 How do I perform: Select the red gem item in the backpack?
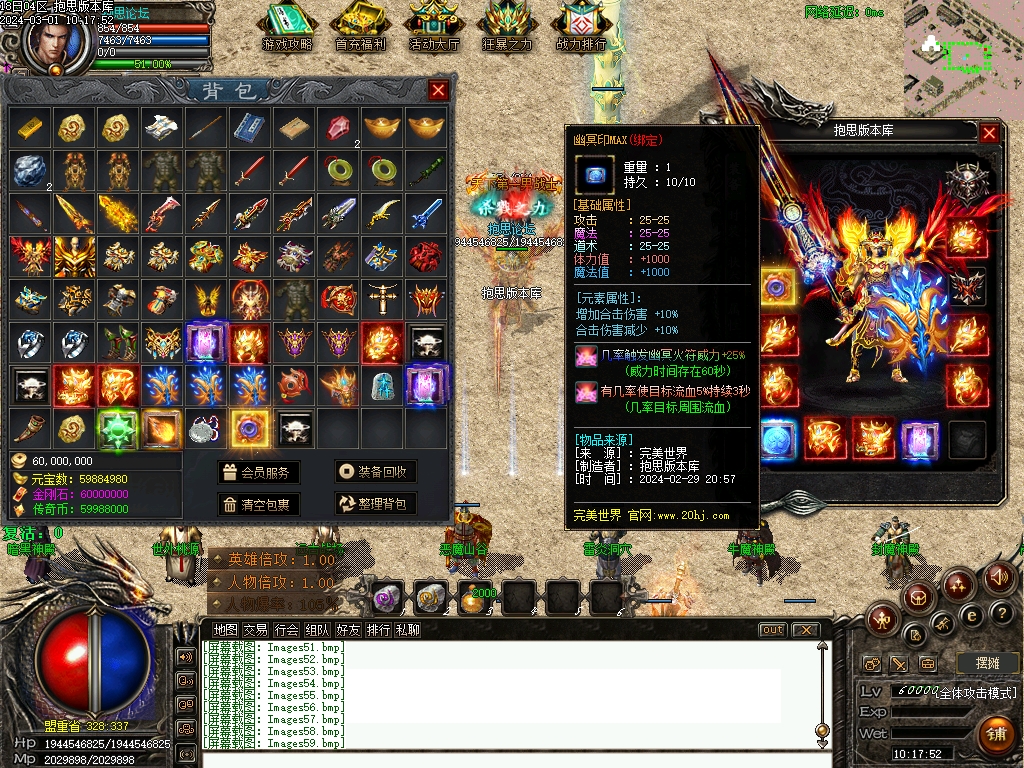(x=338, y=127)
